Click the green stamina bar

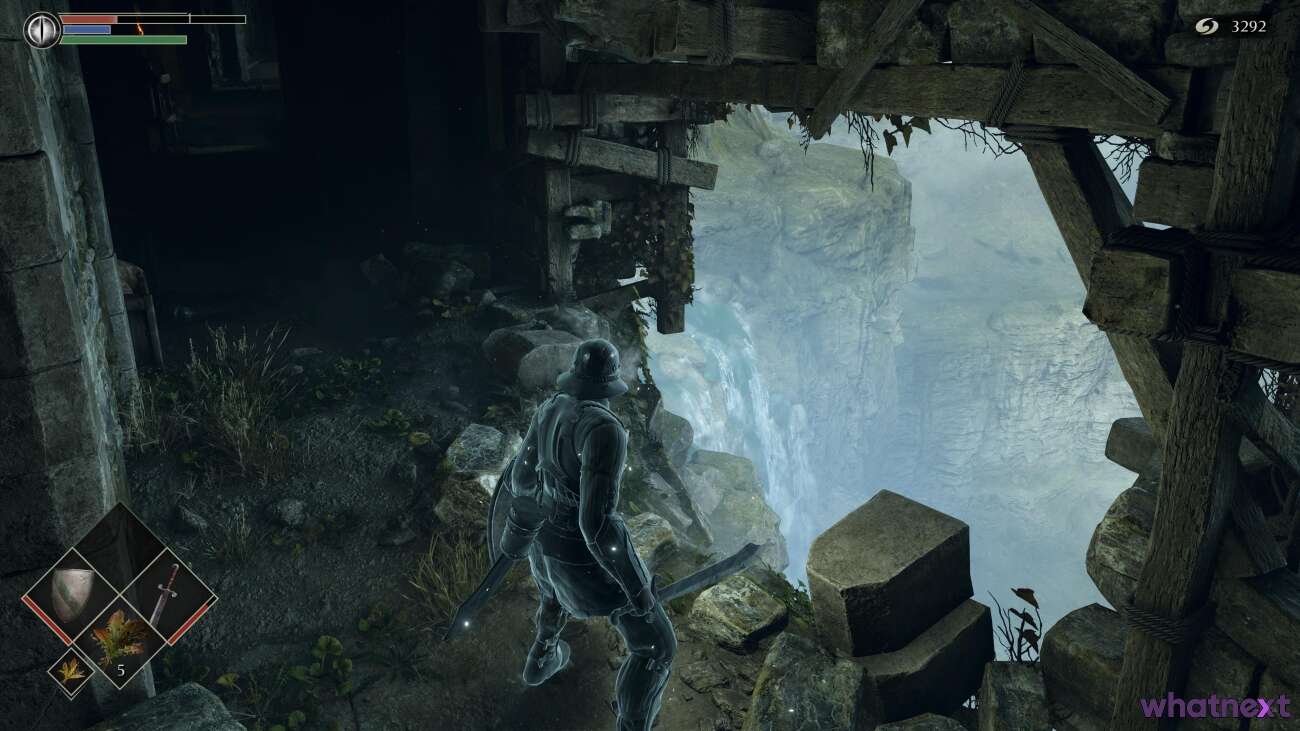[x=120, y=40]
